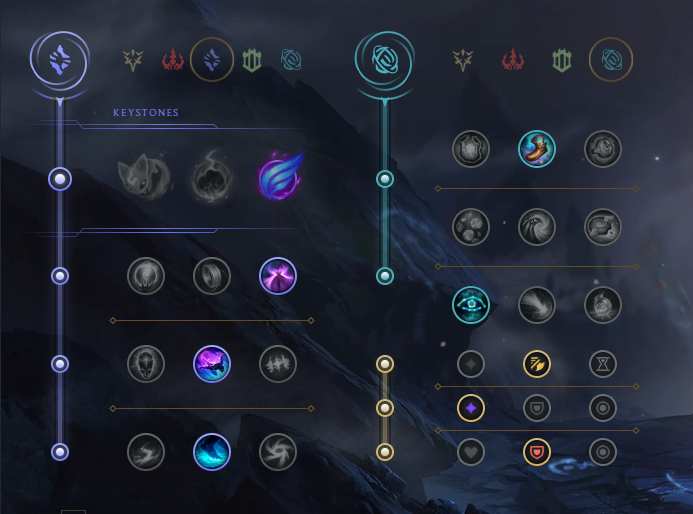Image resolution: width=693 pixels, height=514 pixels.
Task: Choose the hourglass ability haste shard
Action: (x=603, y=364)
